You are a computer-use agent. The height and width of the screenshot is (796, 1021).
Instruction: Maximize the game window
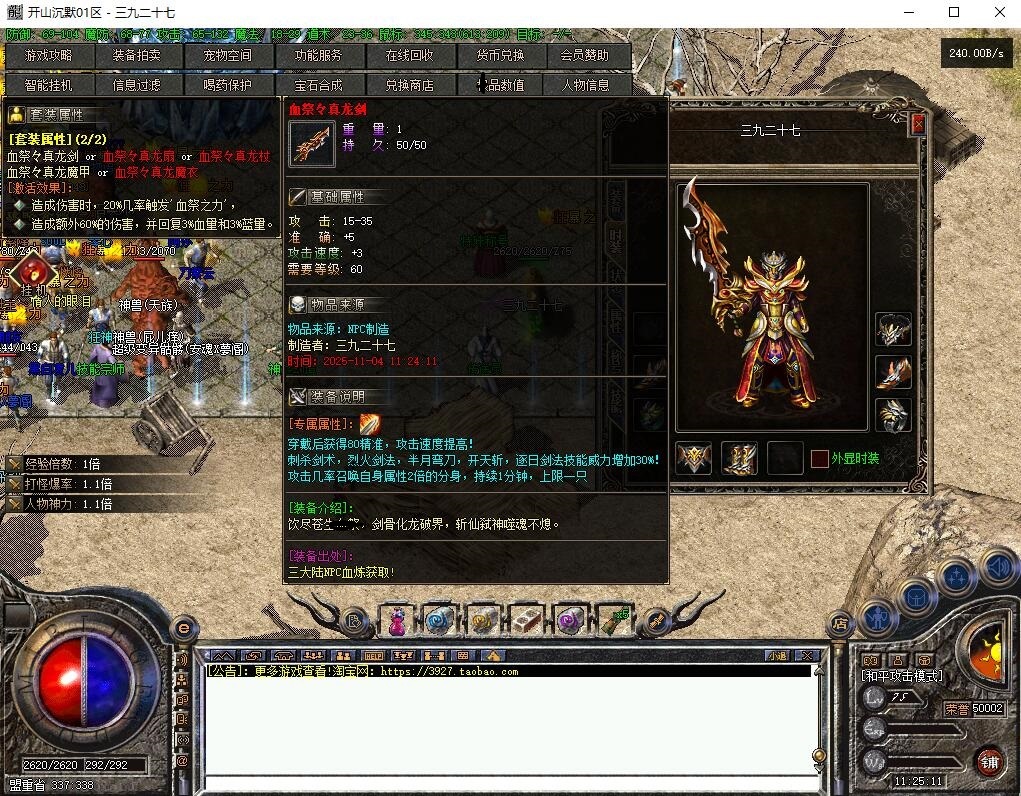coord(953,13)
